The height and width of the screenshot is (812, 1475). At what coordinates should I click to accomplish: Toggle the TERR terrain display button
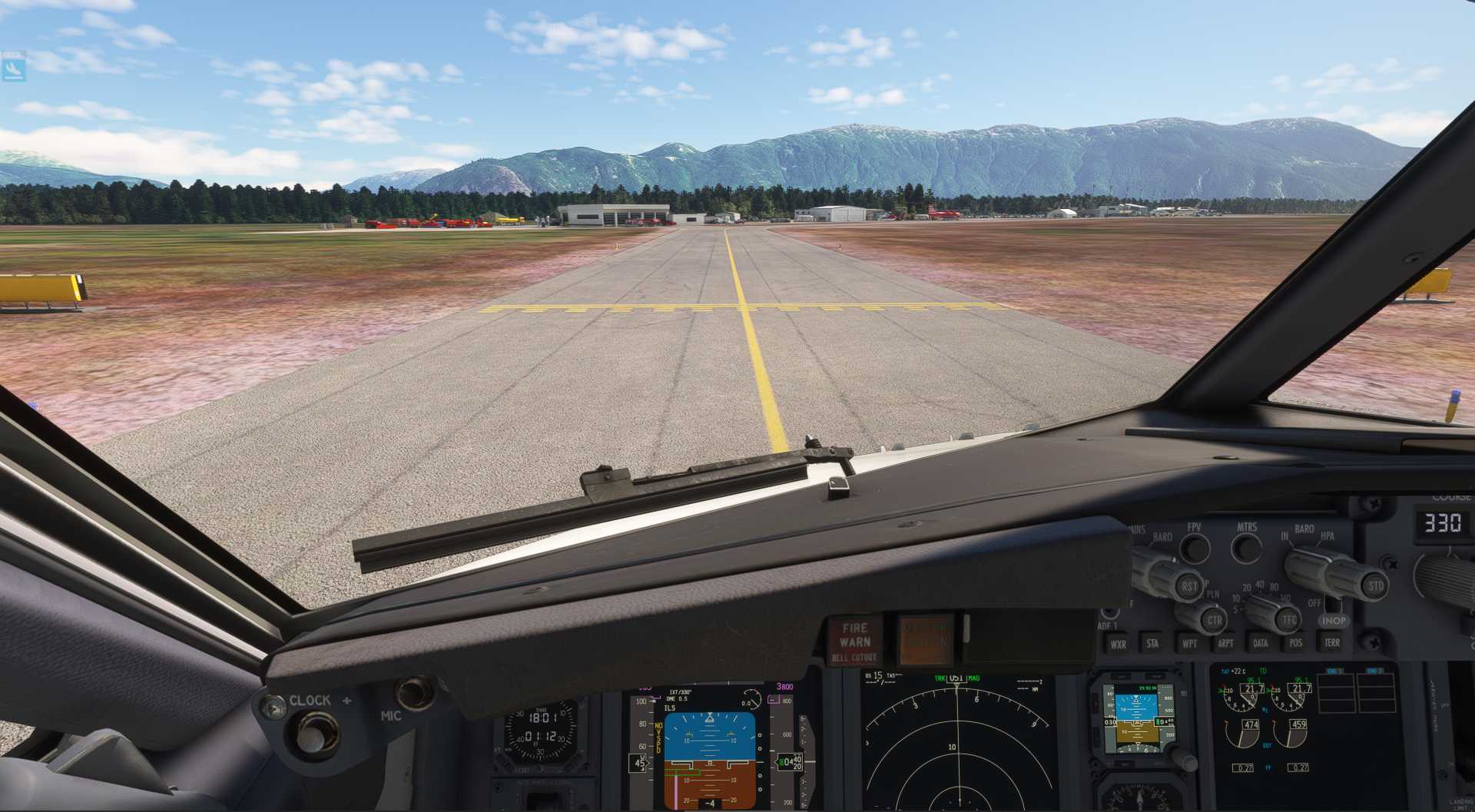(x=1331, y=642)
